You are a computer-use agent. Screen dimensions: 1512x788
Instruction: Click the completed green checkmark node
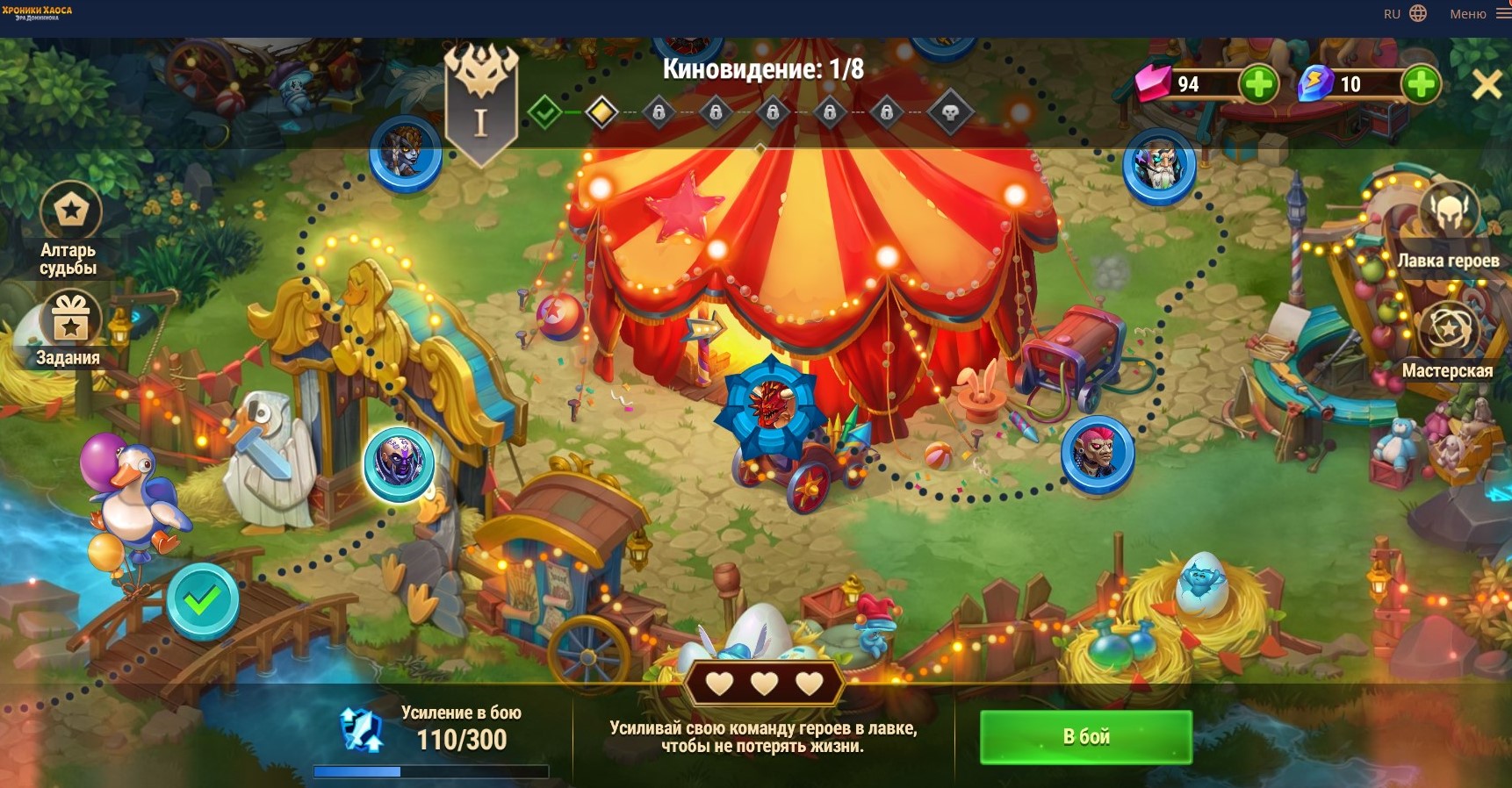pyautogui.click(x=203, y=600)
